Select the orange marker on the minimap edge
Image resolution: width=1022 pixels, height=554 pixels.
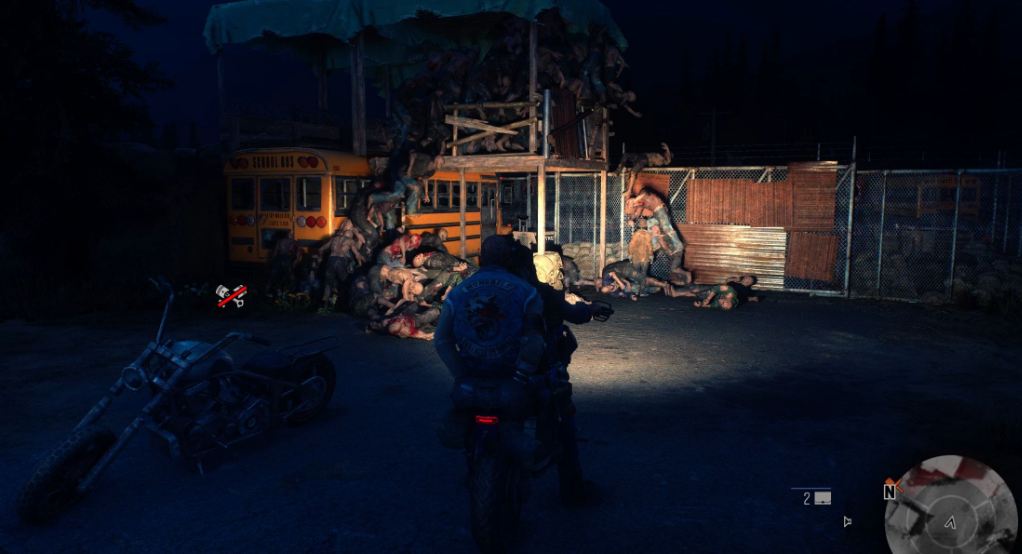896,485
